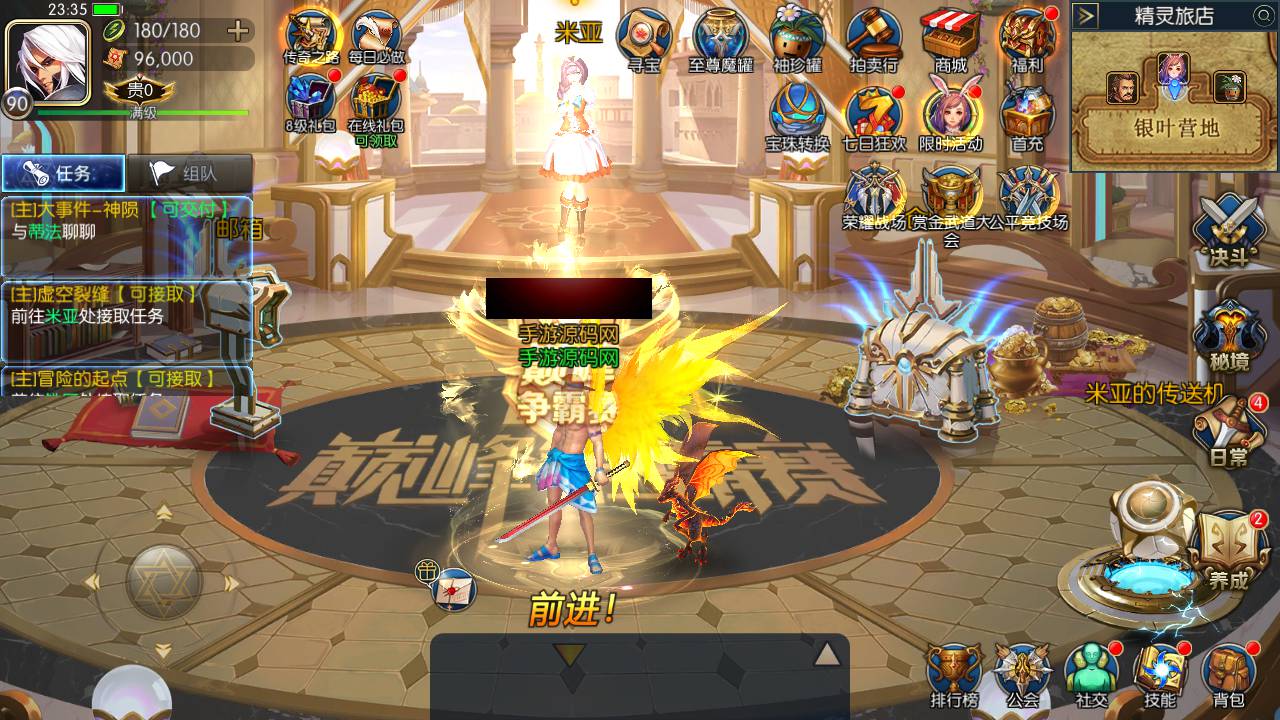Open the 限时活动 limited-time event
This screenshot has height=720, width=1280.
coord(950,115)
